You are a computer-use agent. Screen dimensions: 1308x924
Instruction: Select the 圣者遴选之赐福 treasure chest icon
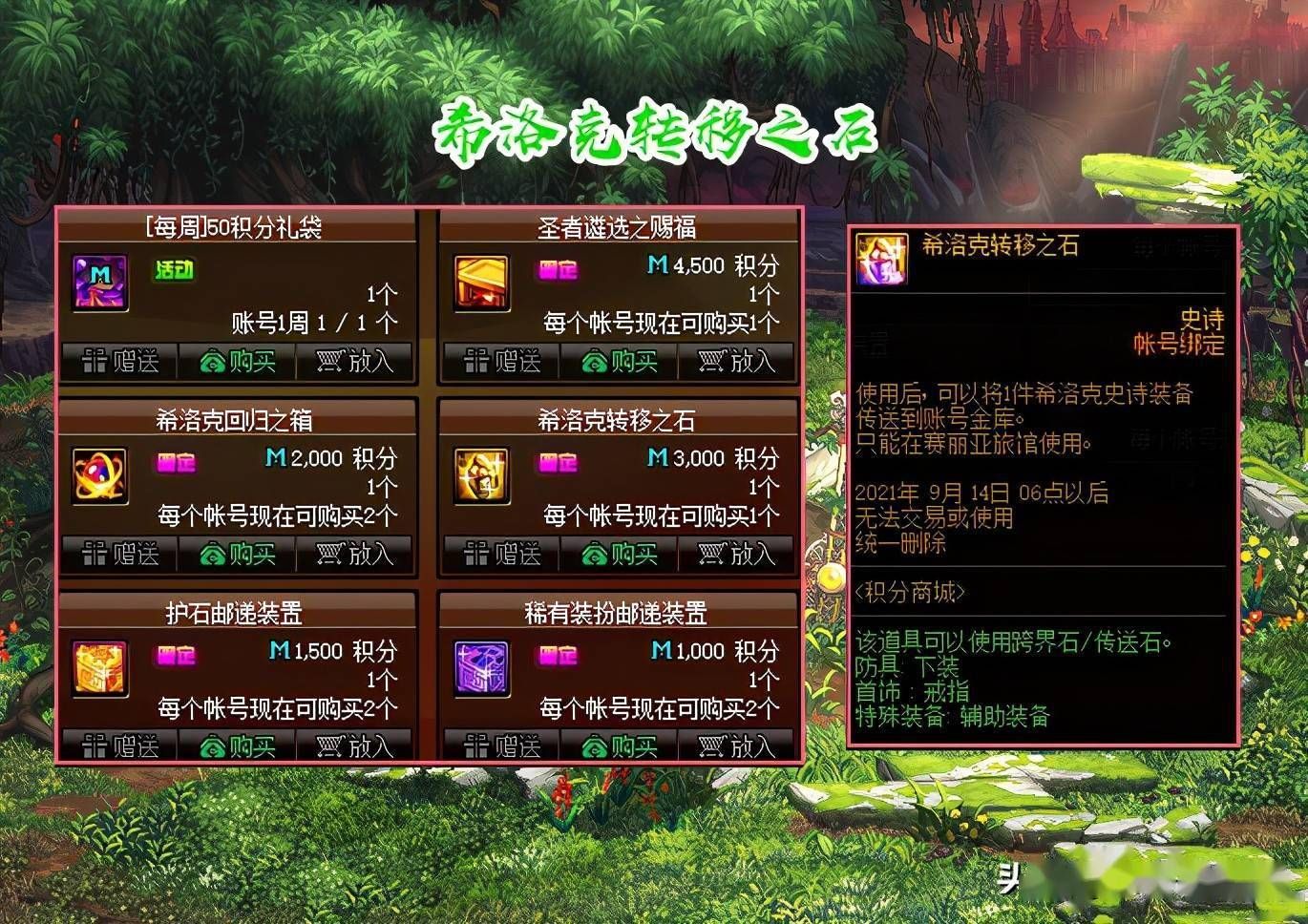(x=480, y=283)
